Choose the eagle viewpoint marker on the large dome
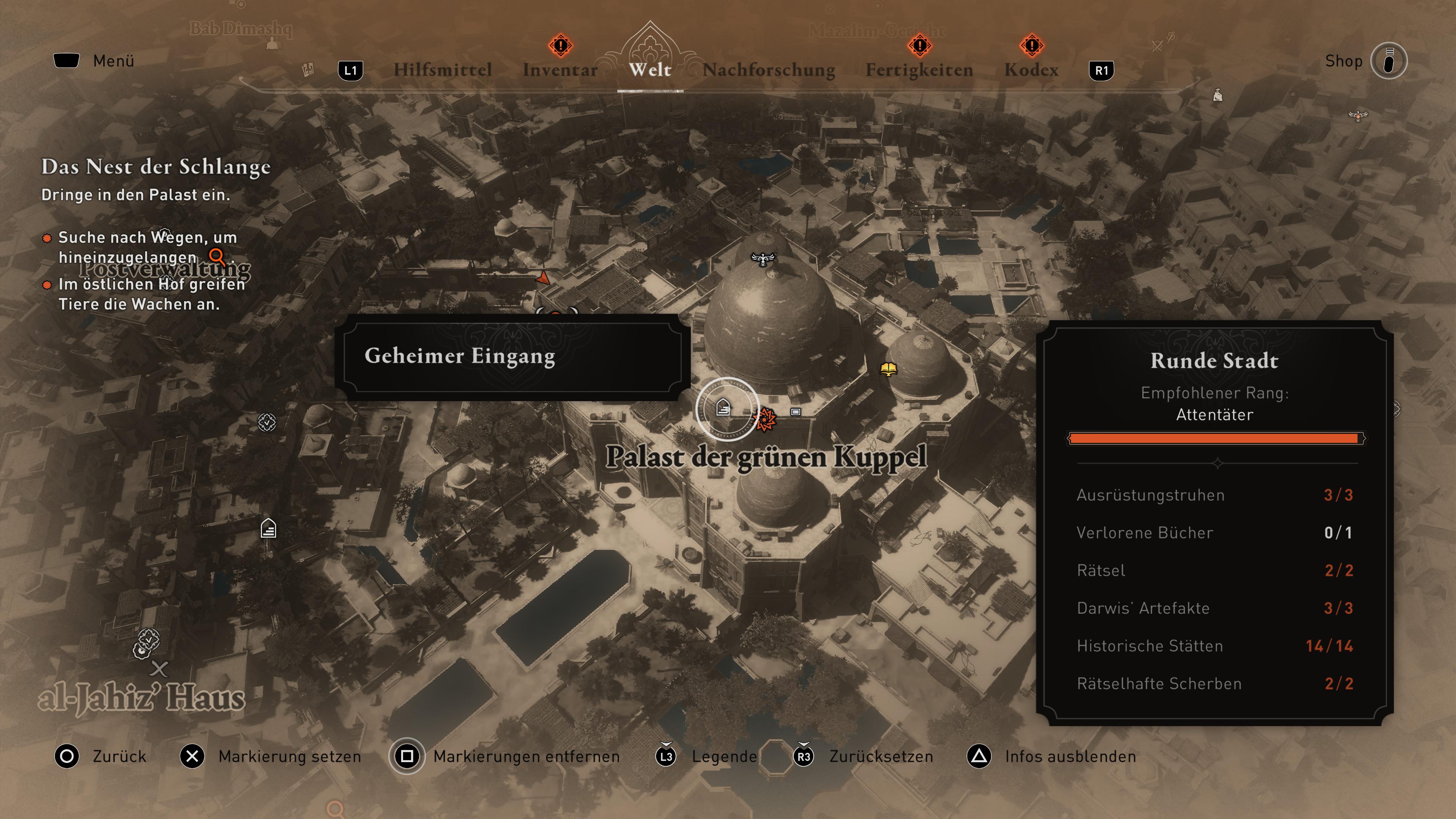Screen dimensions: 1456x819 click(763, 259)
